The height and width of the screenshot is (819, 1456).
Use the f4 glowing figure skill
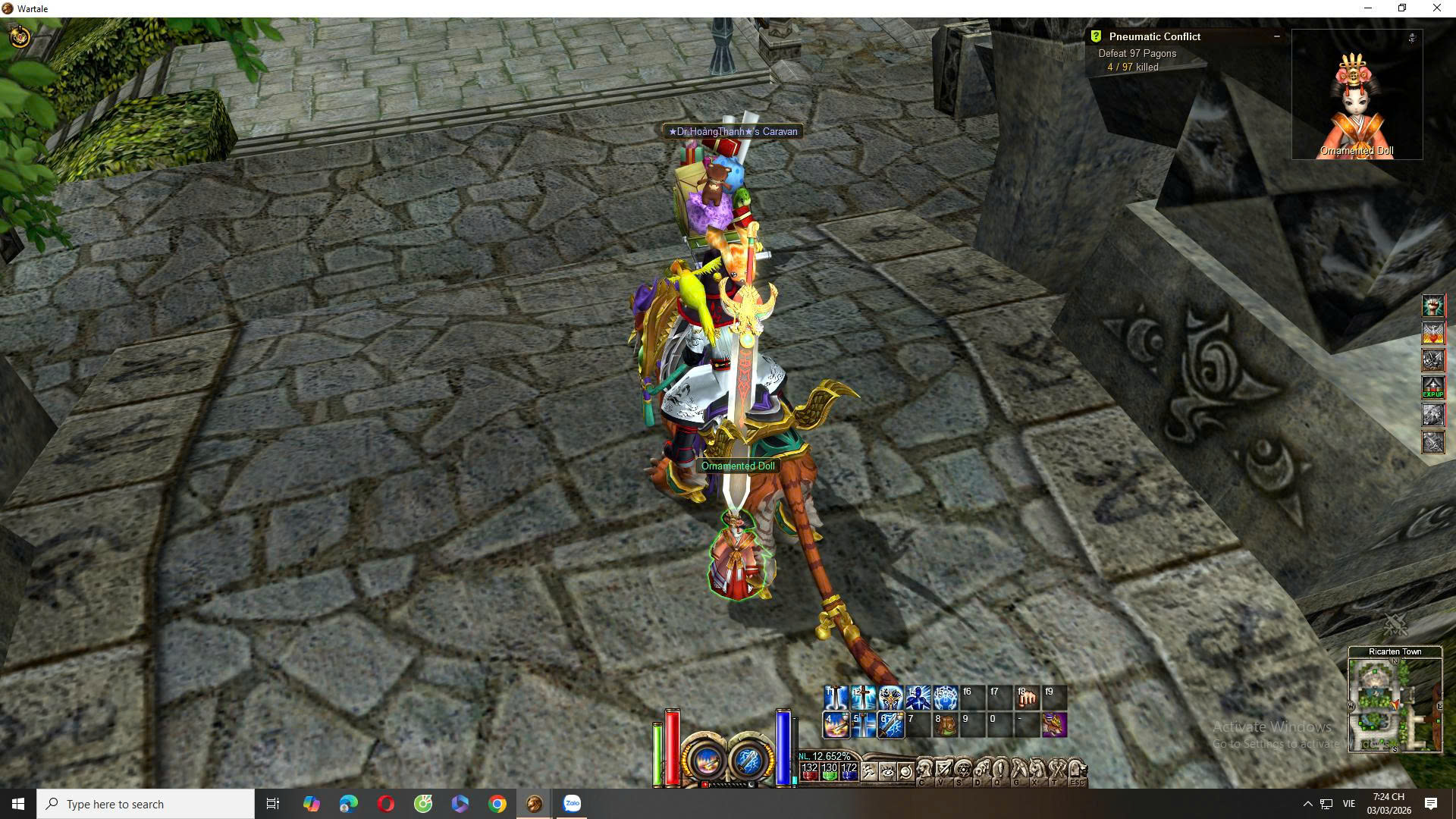click(x=918, y=698)
